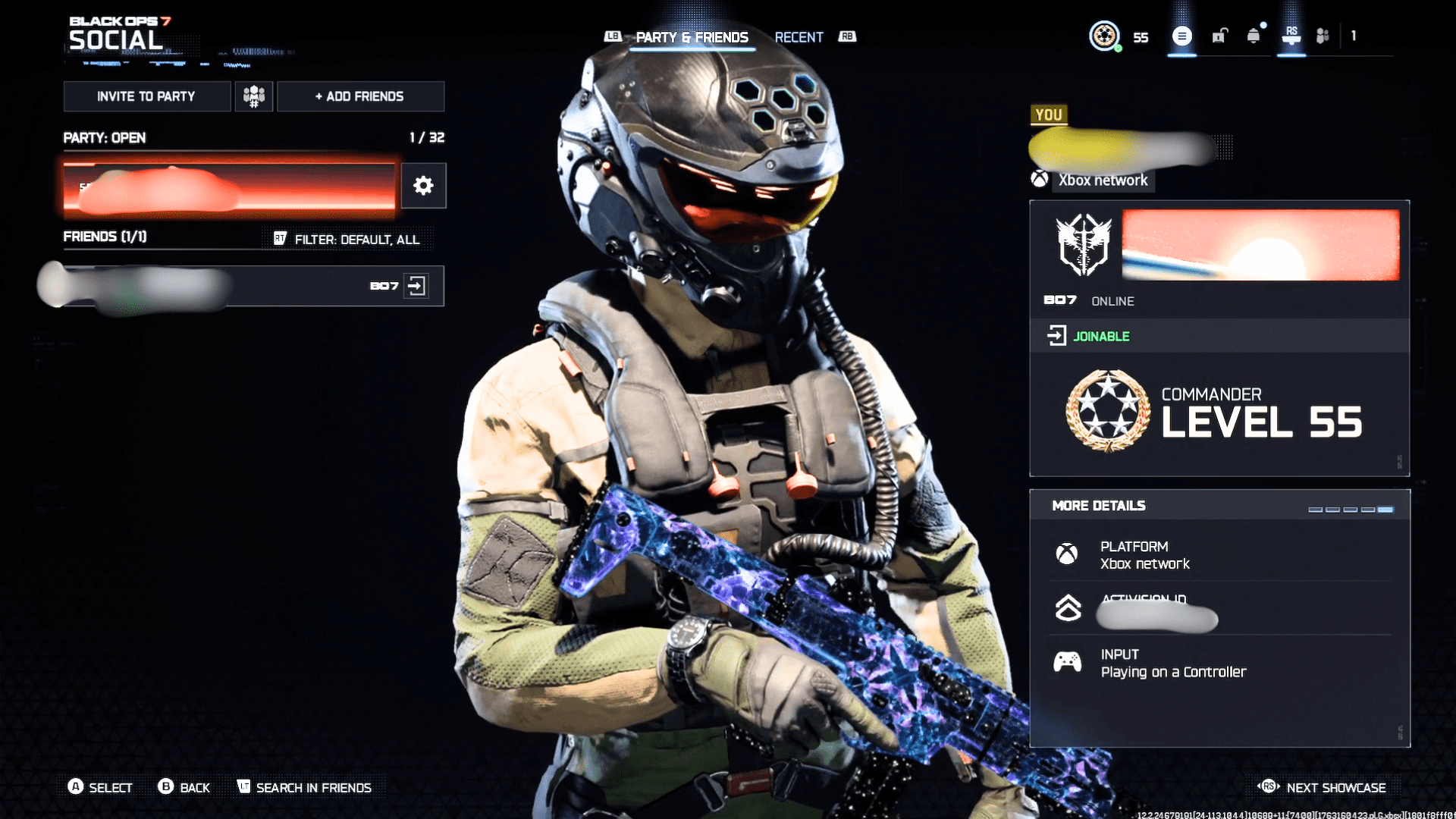Click the Add Friends button

click(360, 96)
